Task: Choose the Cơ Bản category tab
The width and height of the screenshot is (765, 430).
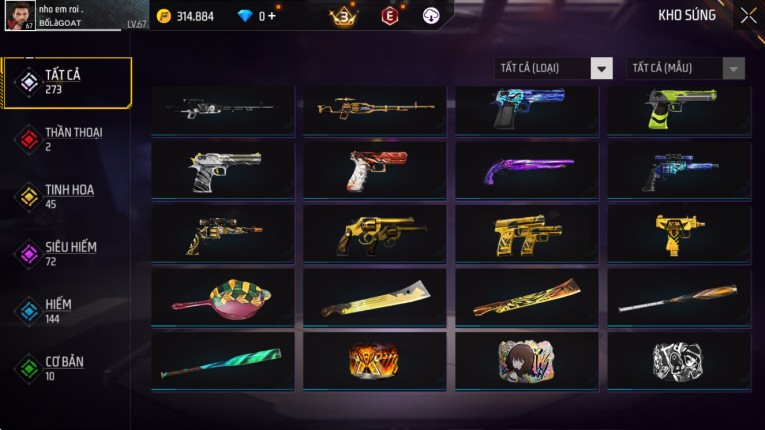Action: pyautogui.click(x=68, y=367)
